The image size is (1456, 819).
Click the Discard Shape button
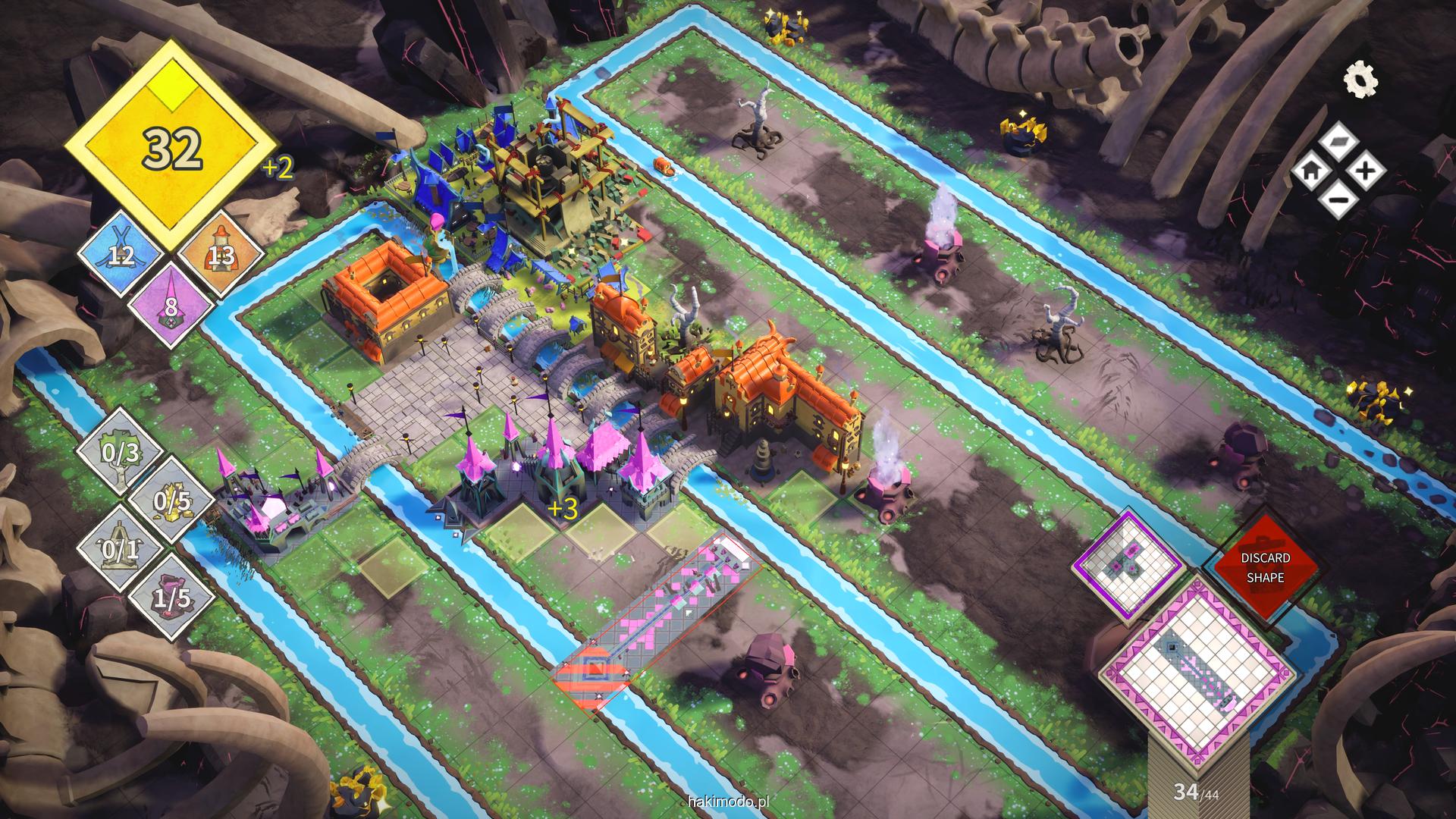tap(1265, 567)
